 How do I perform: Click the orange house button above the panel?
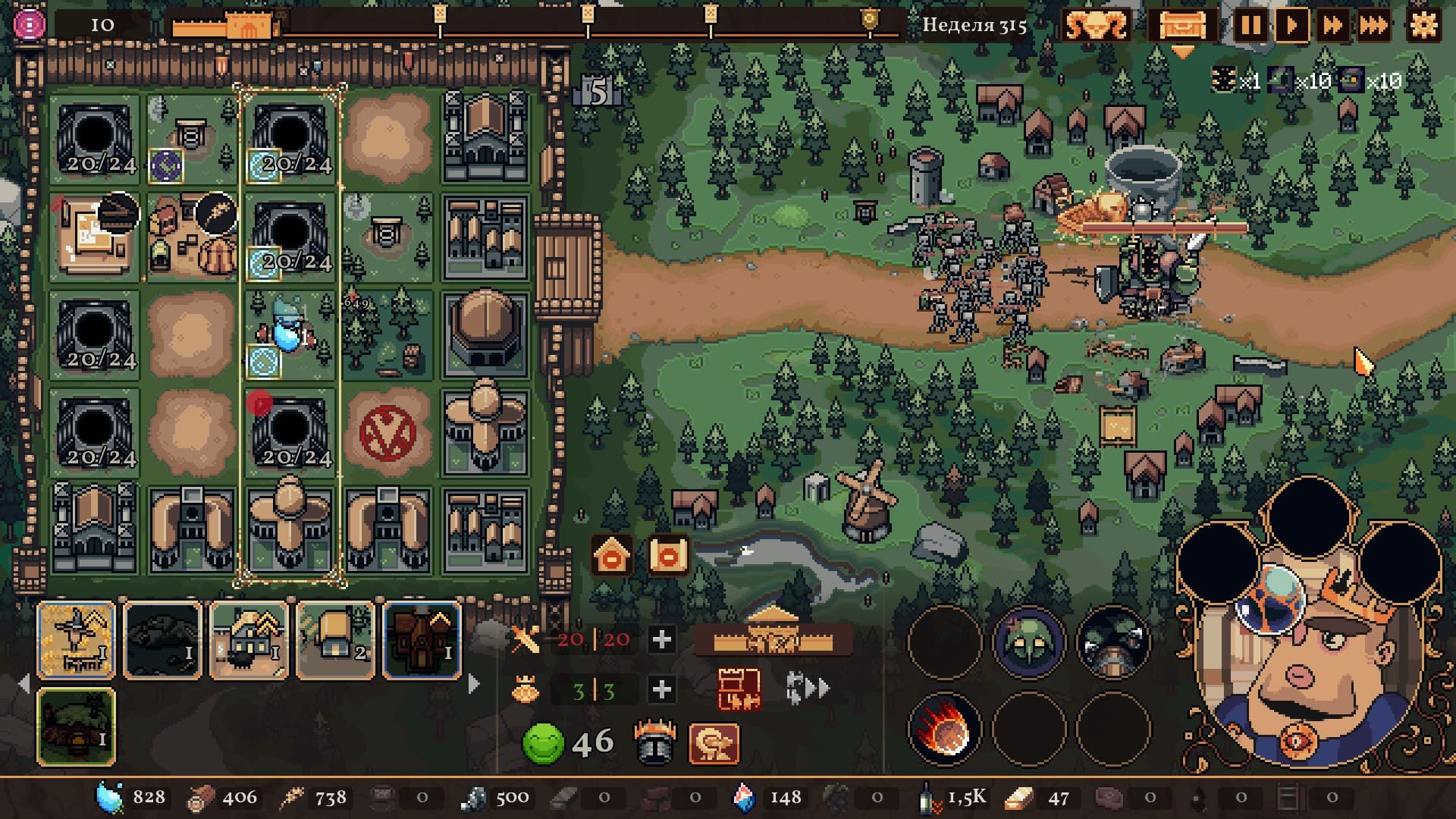tap(613, 557)
